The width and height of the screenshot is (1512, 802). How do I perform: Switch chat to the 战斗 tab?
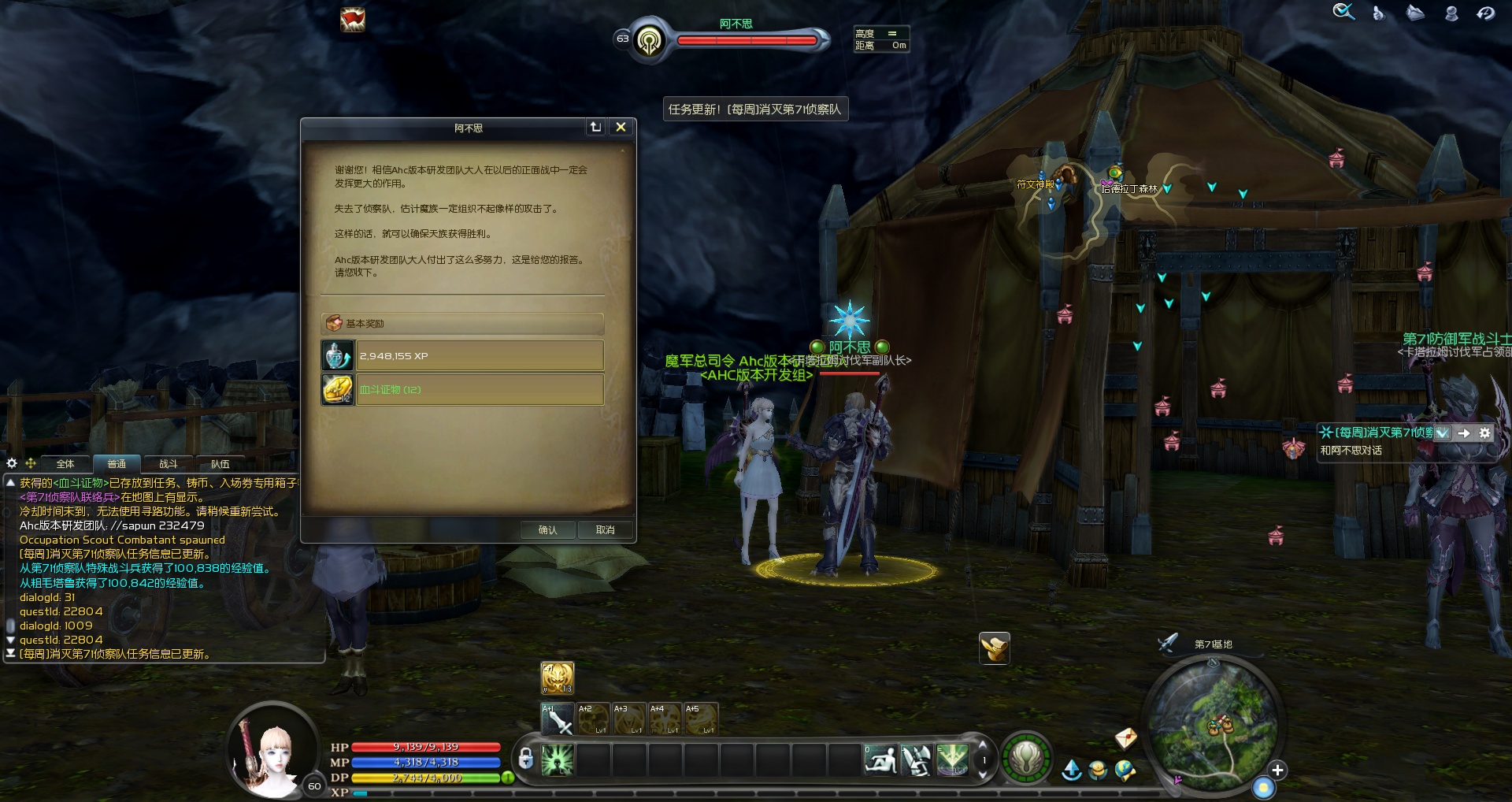tap(169, 464)
